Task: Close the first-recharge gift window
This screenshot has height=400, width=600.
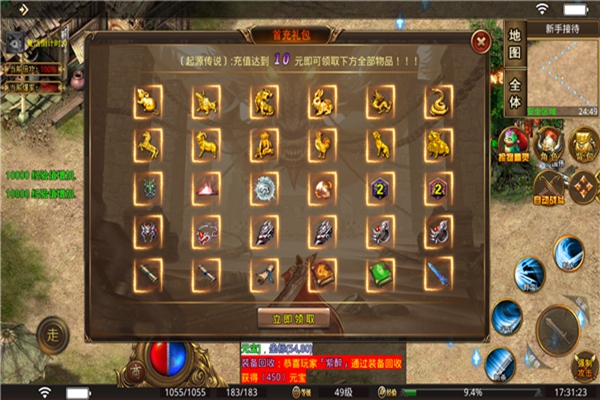Action: (x=481, y=43)
